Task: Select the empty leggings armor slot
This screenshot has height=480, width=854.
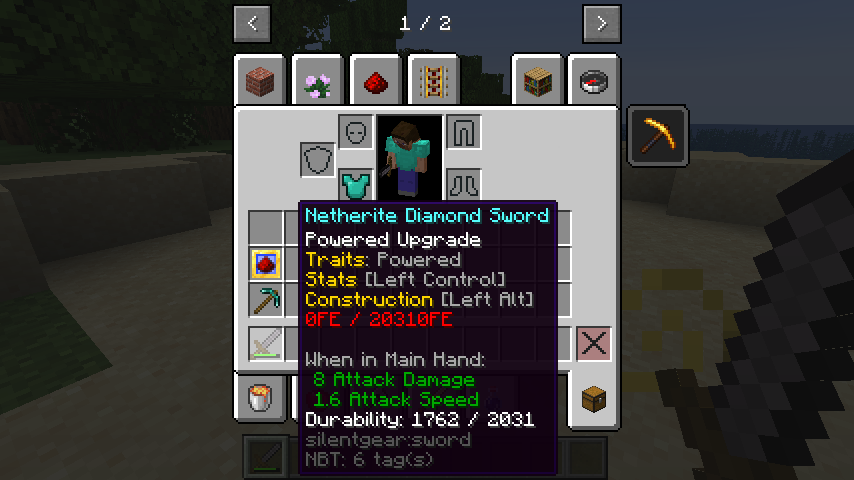Action: pos(463,131)
